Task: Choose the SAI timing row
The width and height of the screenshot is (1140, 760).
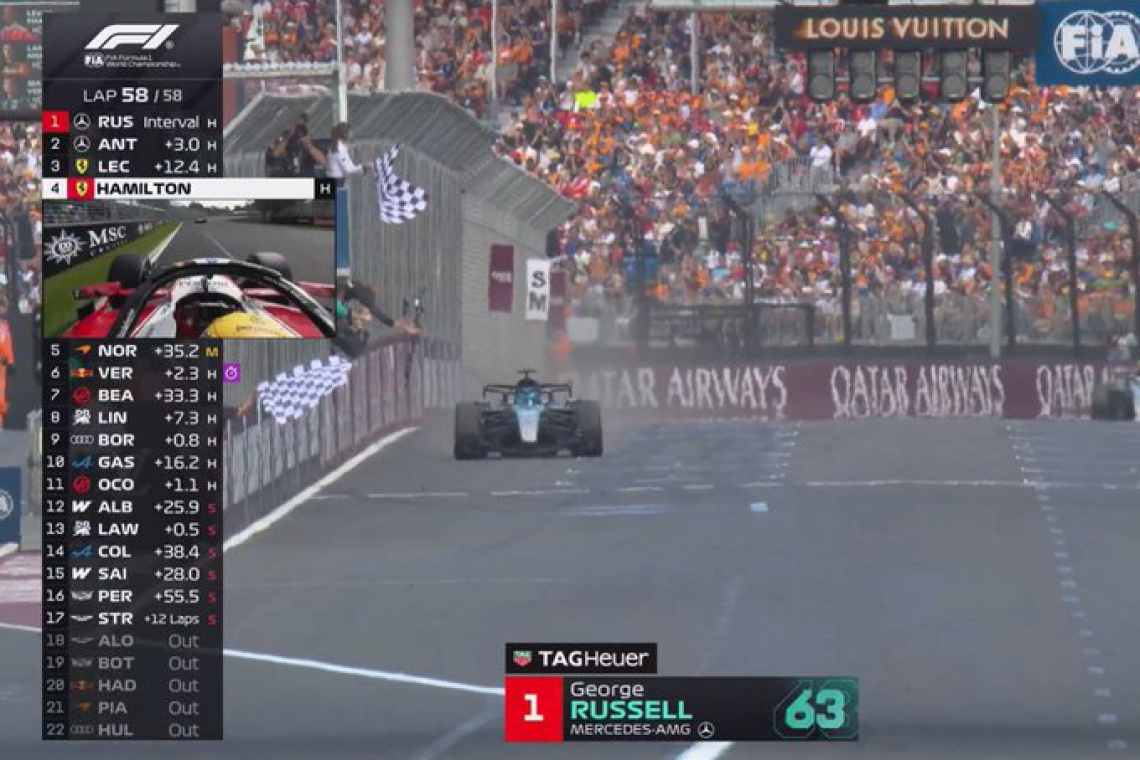Action: point(131,574)
